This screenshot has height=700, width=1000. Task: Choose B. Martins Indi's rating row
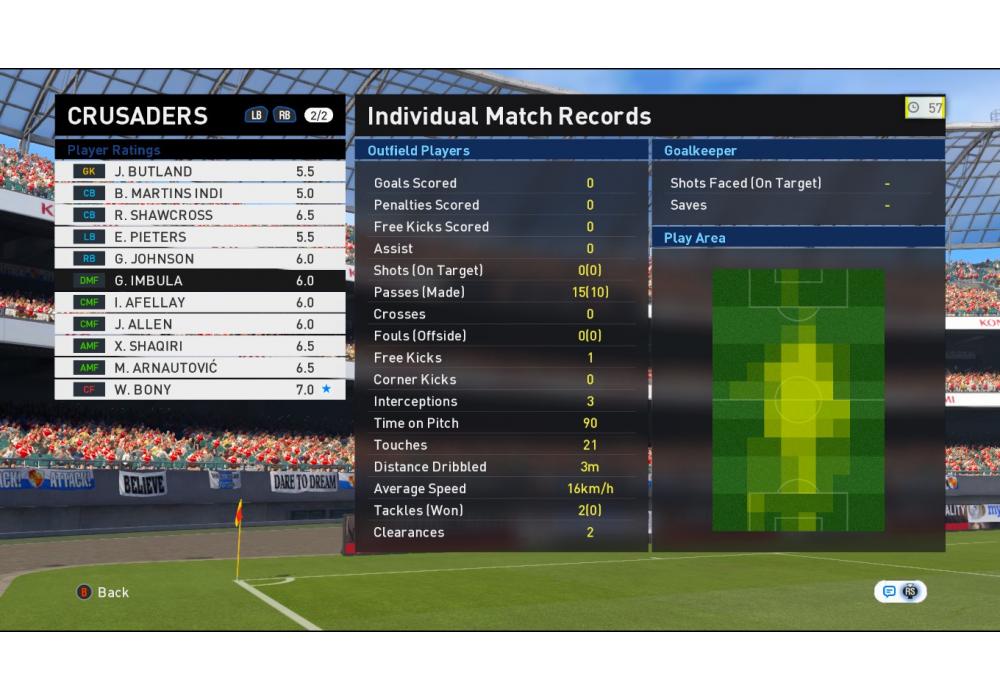point(200,194)
